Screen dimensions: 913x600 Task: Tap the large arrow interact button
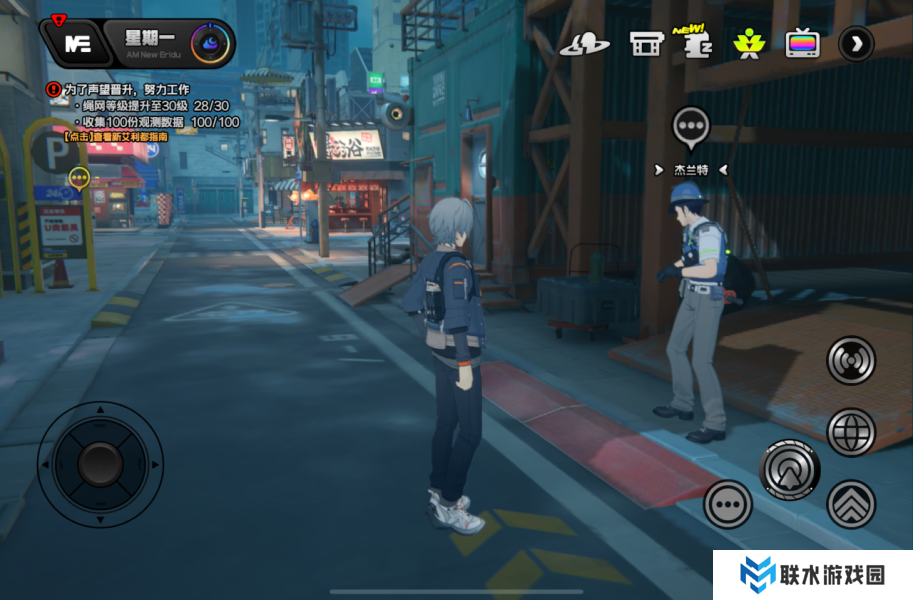(789, 469)
